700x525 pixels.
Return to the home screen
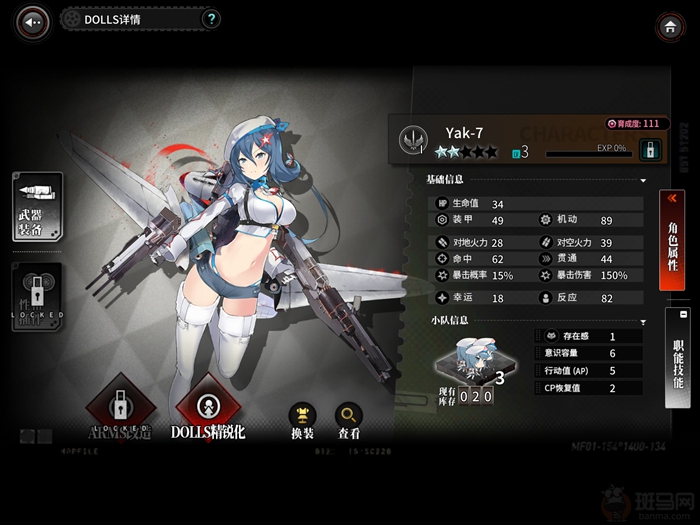[x=669, y=27]
